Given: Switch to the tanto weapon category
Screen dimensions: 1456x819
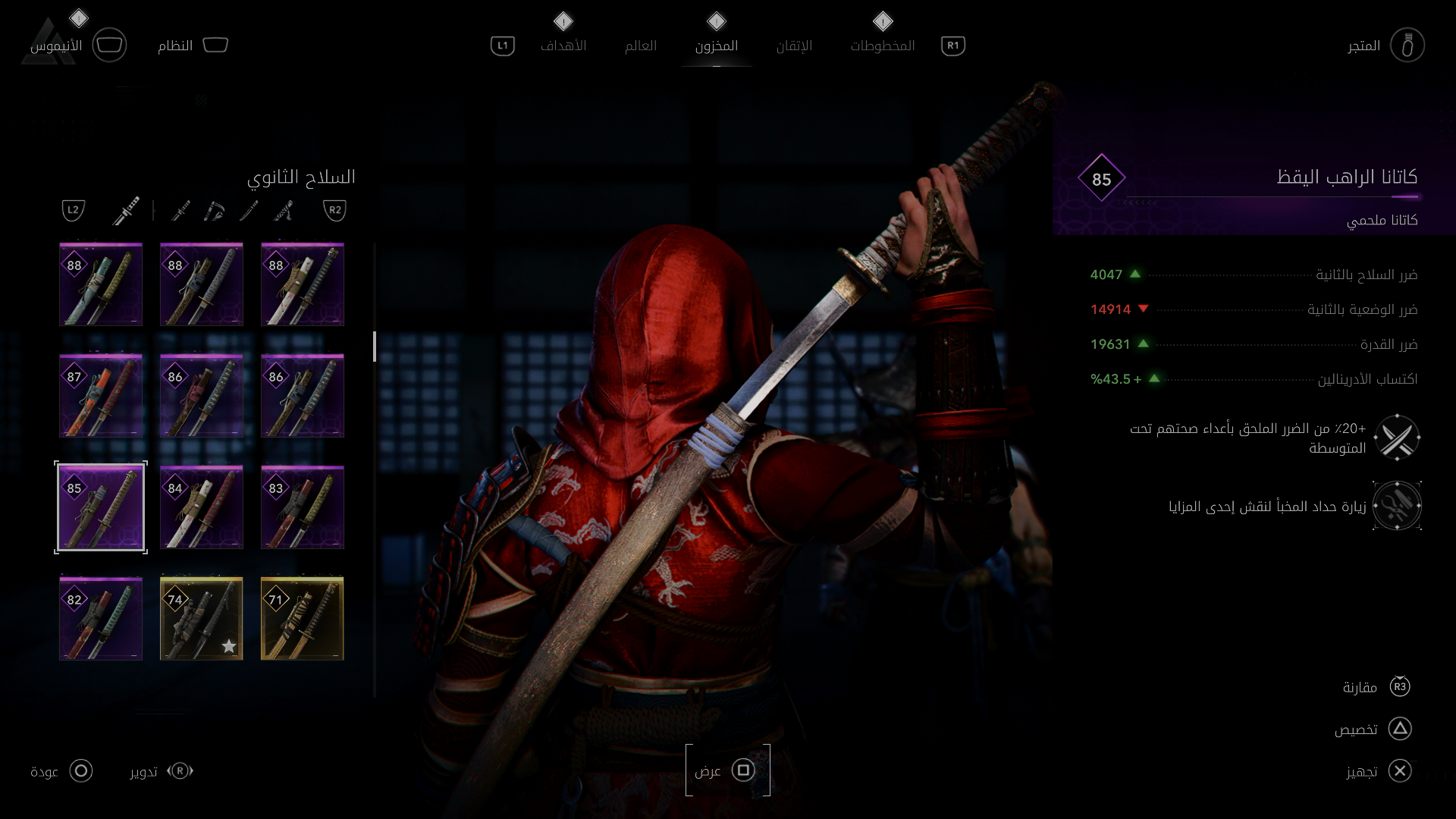Looking at the screenshot, I should (249, 211).
